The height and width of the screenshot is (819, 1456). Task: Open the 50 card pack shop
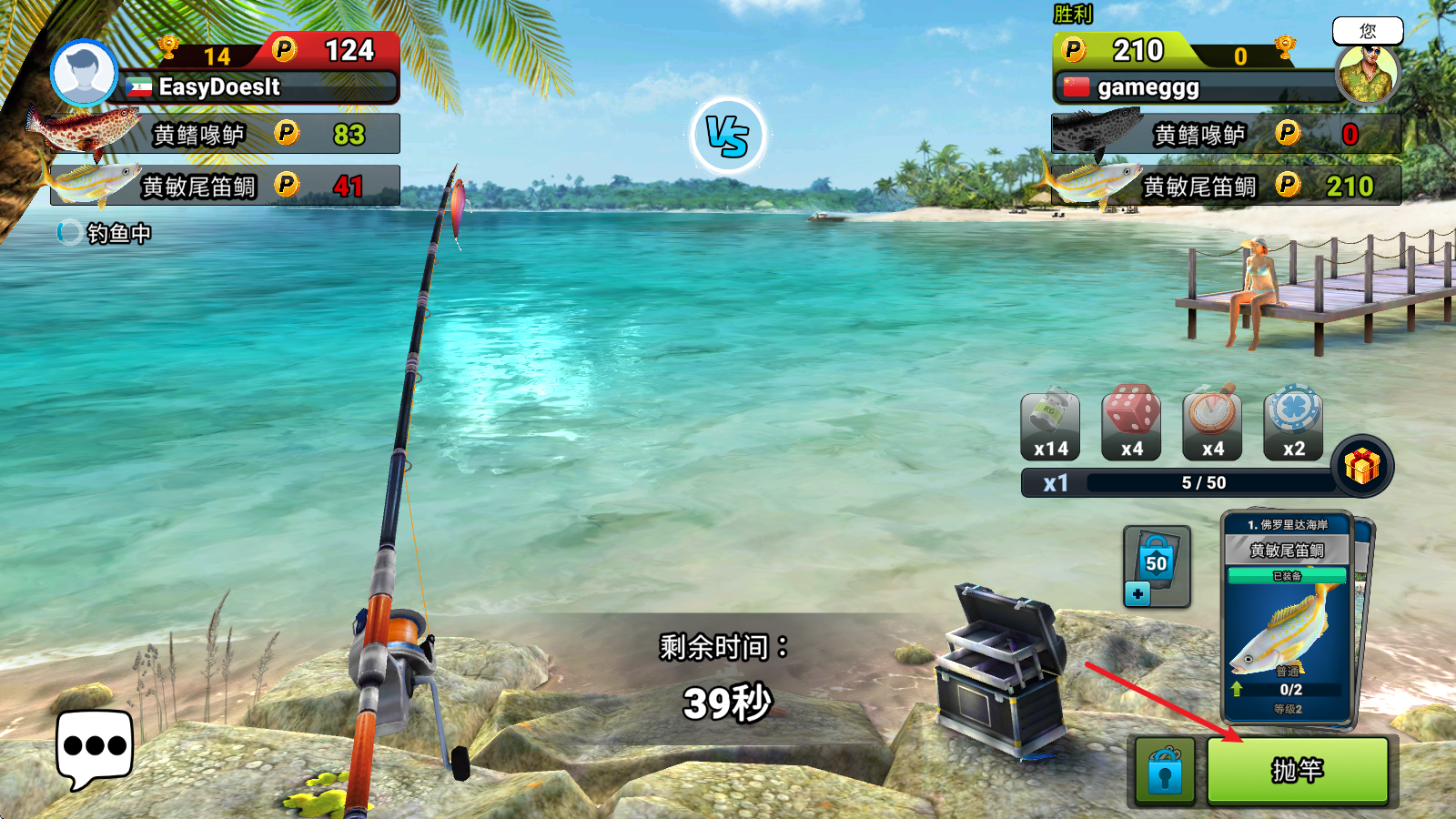click(x=1156, y=566)
